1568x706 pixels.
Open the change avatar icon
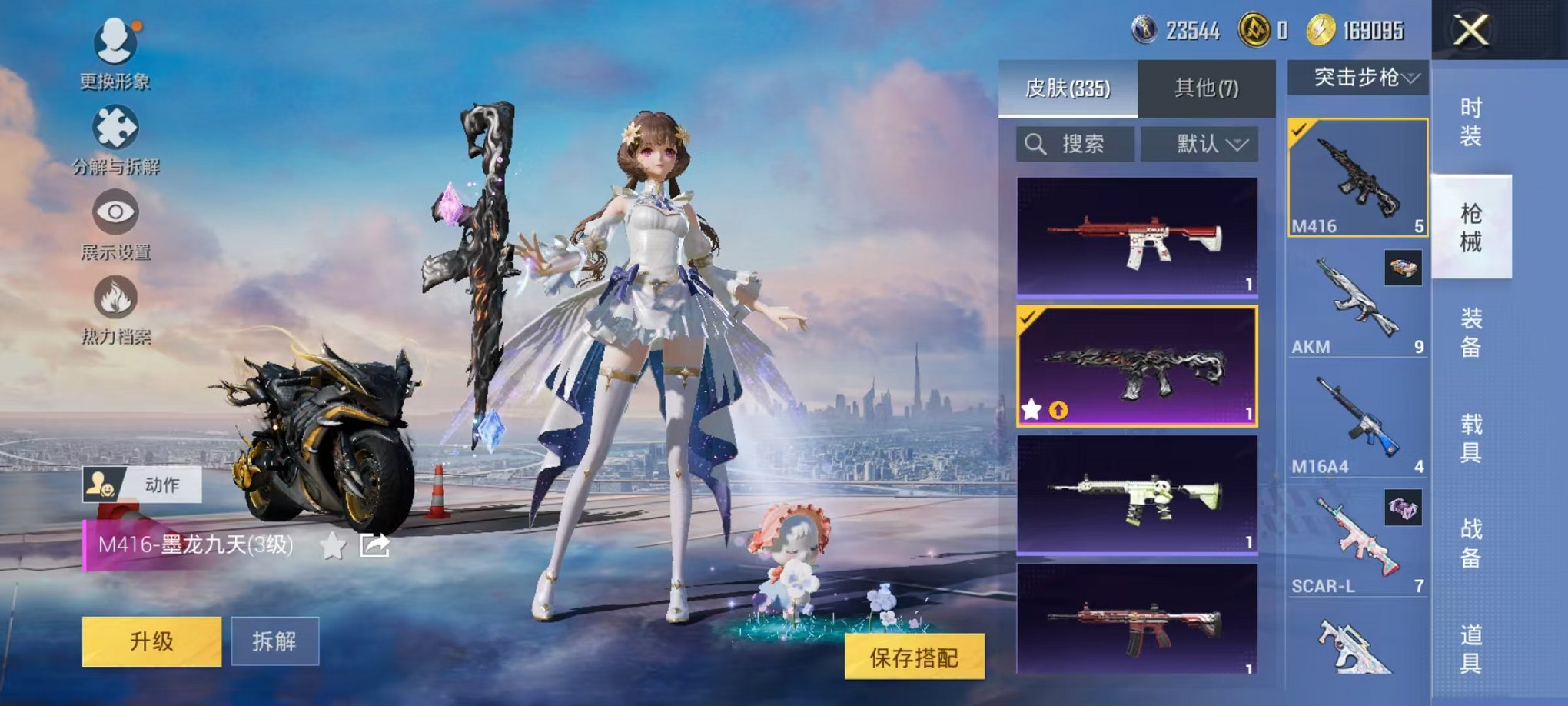coord(114,42)
